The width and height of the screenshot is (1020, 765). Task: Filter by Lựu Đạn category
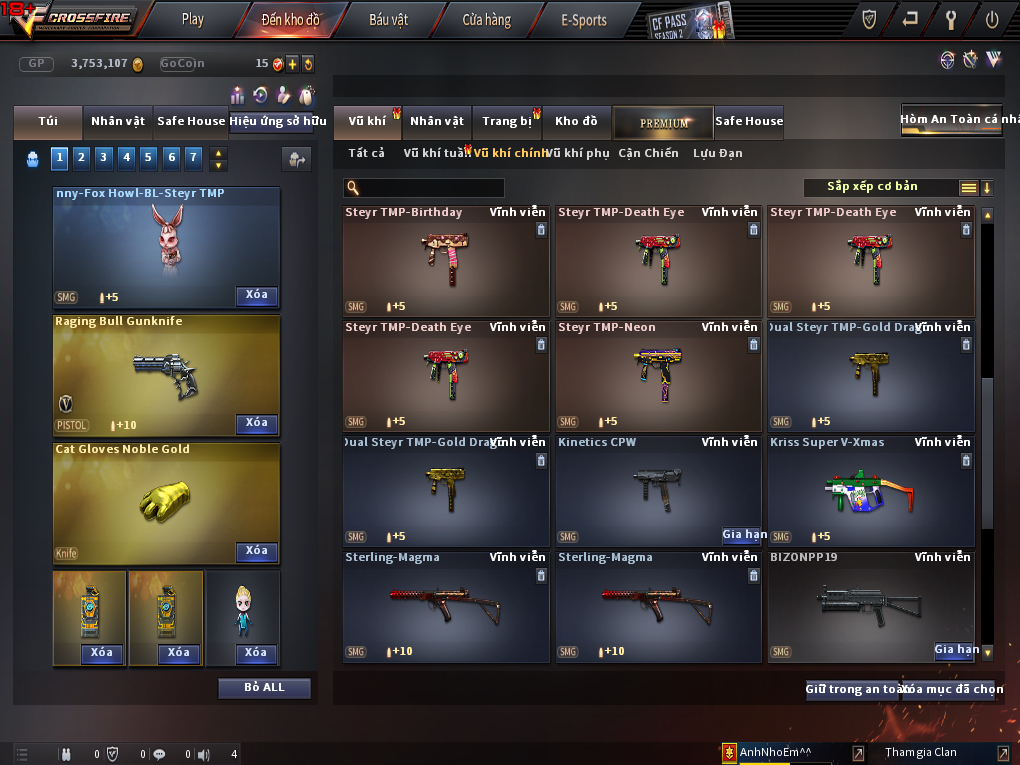point(718,153)
